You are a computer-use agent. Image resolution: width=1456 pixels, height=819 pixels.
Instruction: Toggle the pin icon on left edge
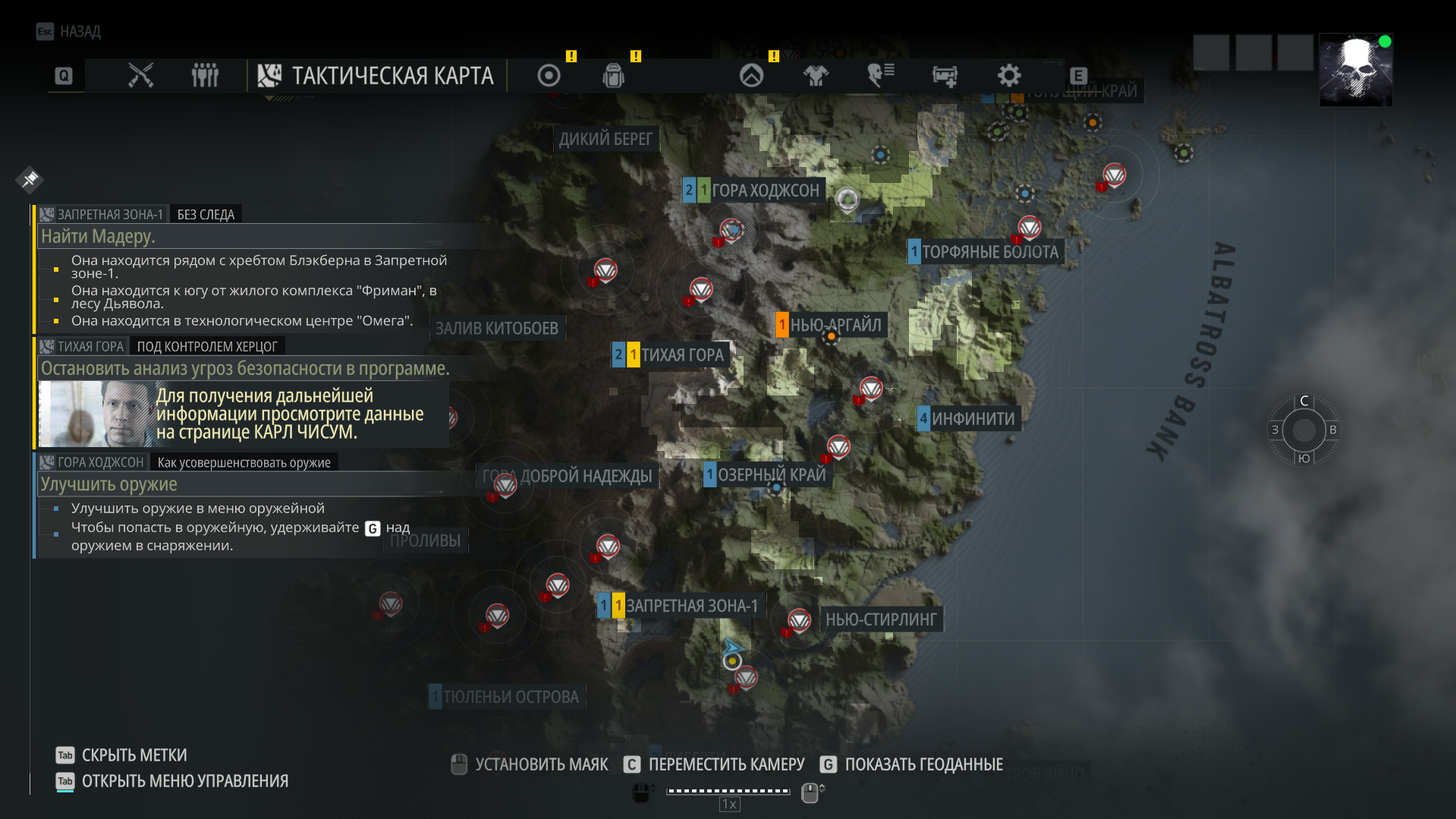pos(30,180)
